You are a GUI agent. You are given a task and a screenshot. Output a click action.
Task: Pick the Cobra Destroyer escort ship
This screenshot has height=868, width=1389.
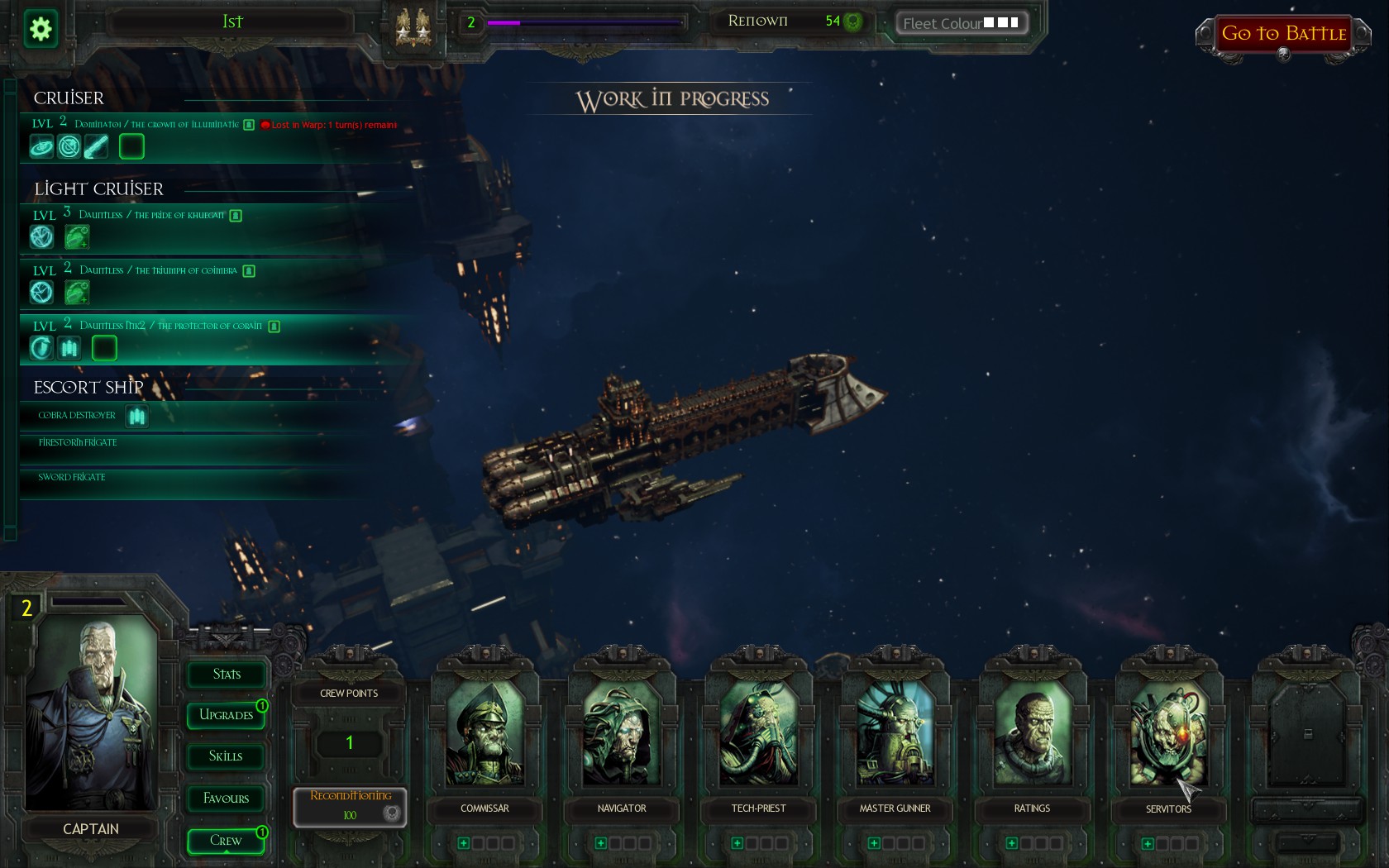tap(77, 415)
